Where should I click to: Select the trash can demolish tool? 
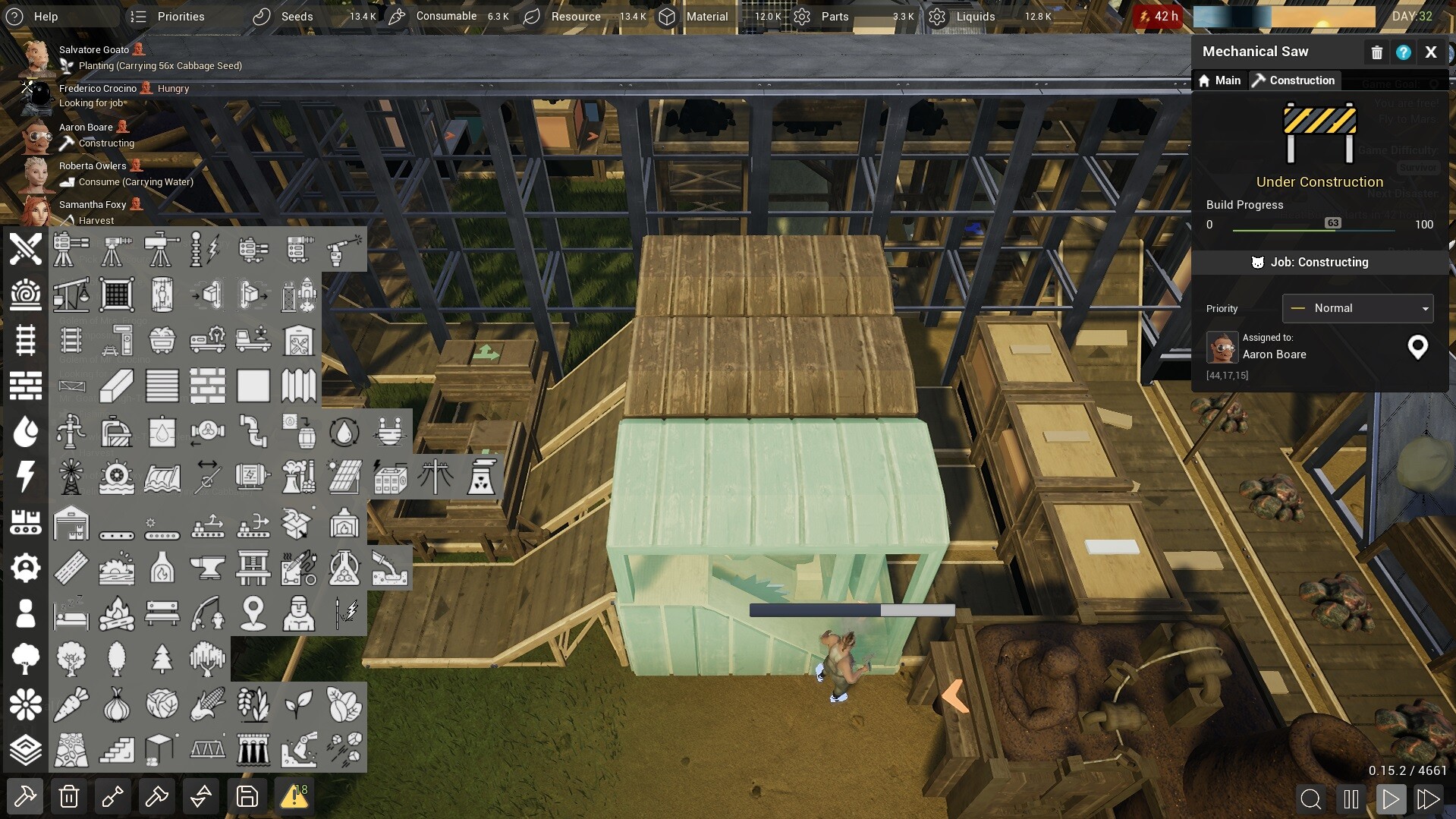pyautogui.click(x=69, y=795)
